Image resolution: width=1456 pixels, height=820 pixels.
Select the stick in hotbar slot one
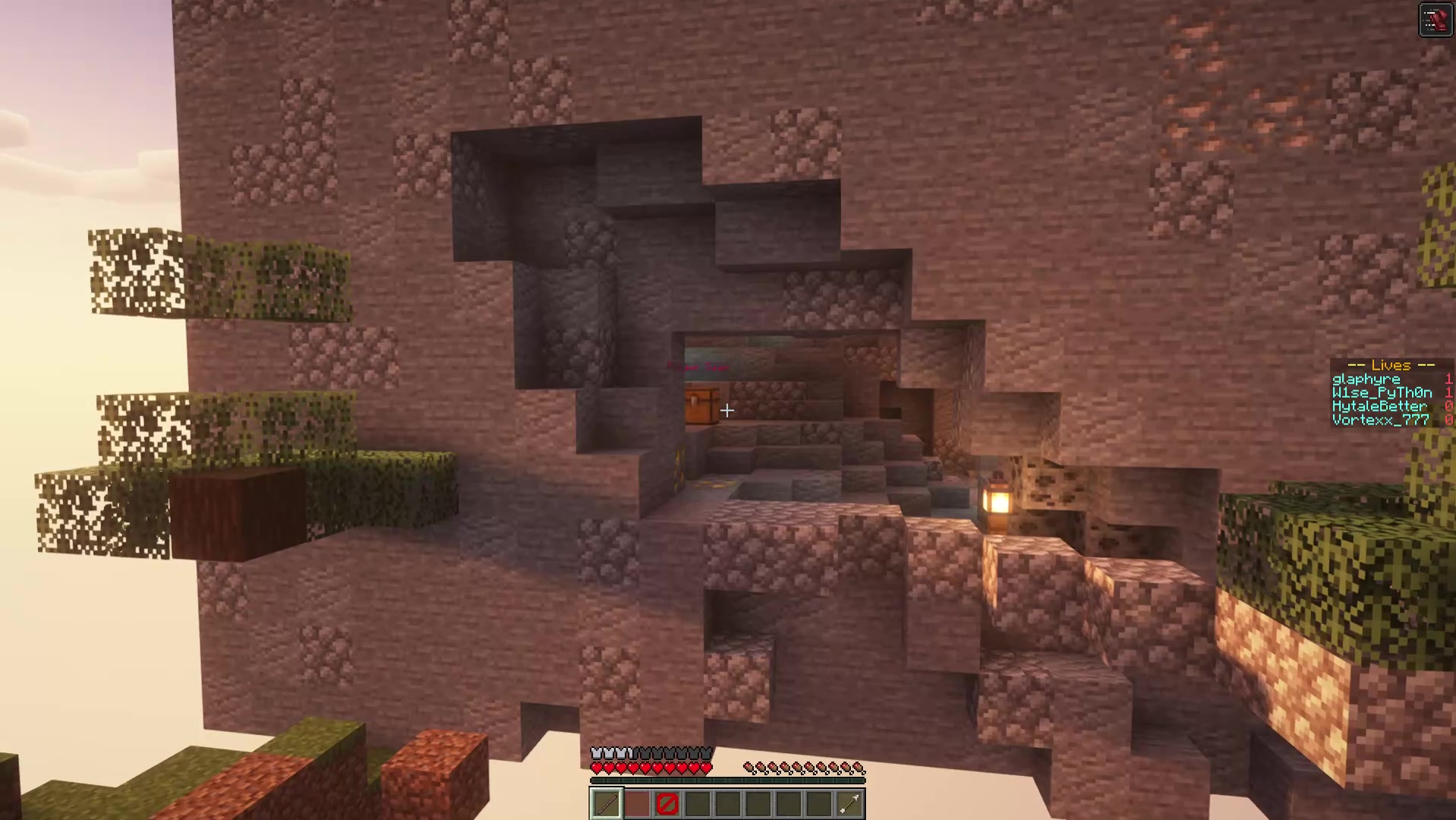[606, 803]
